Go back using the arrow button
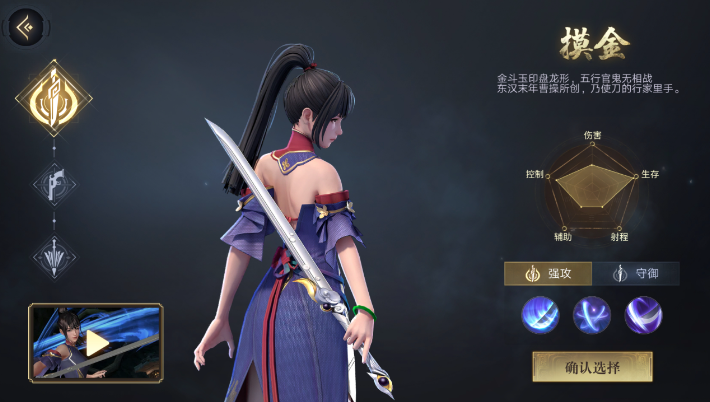Viewport: 710px width, 402px height. [26, 27]
